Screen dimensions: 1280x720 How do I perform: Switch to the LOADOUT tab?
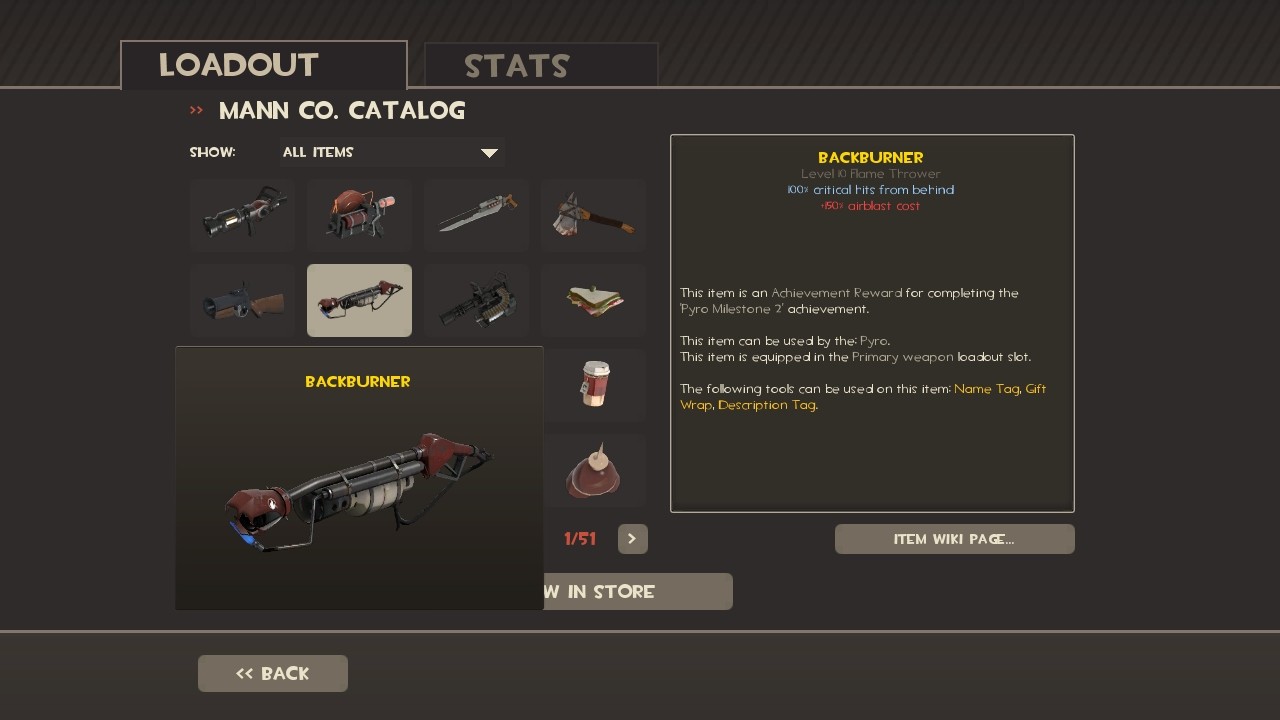pyautogui.click(x=237, y=64)
